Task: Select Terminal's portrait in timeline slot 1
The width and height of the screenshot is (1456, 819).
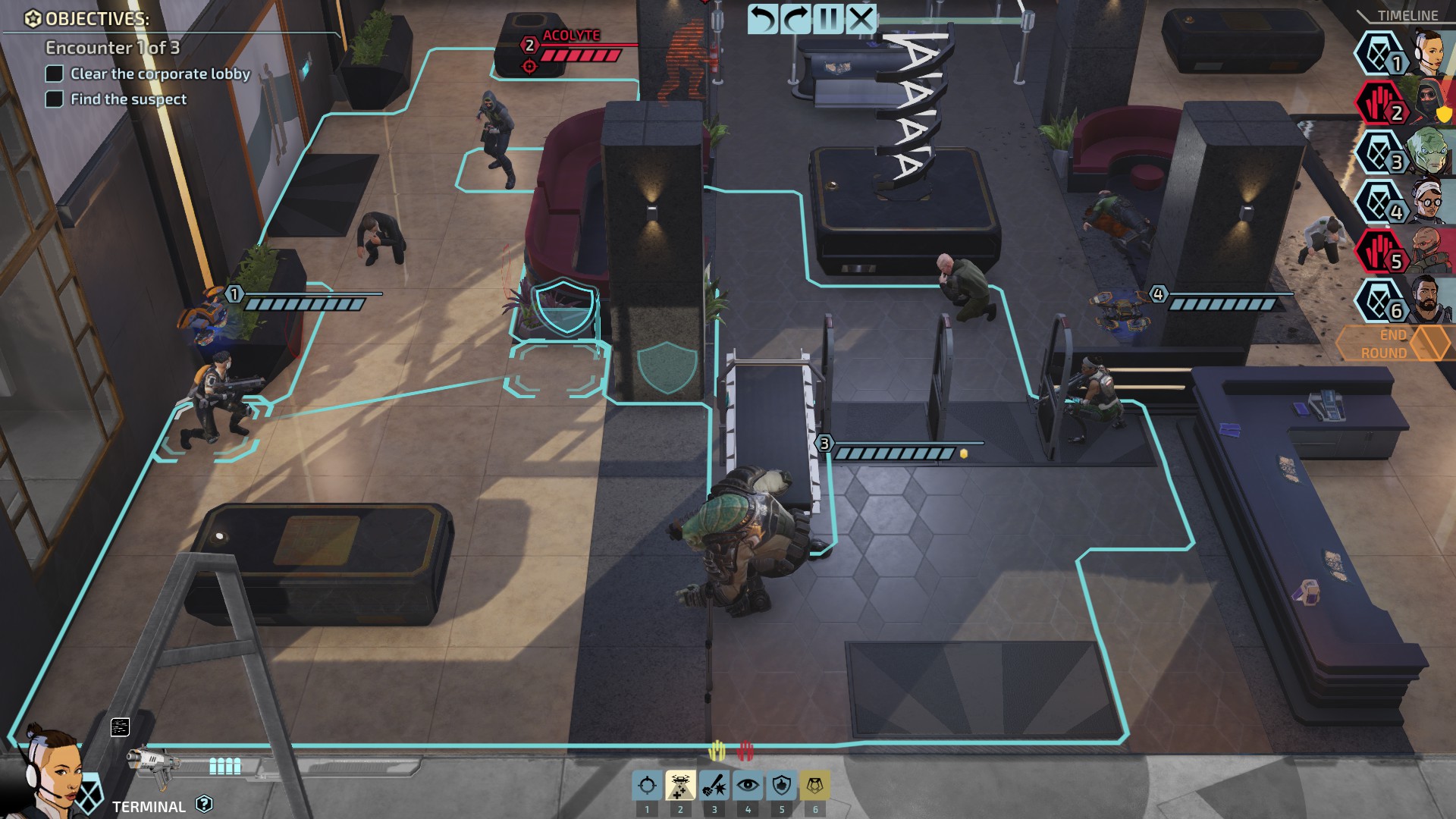Action: point(1427,53)
